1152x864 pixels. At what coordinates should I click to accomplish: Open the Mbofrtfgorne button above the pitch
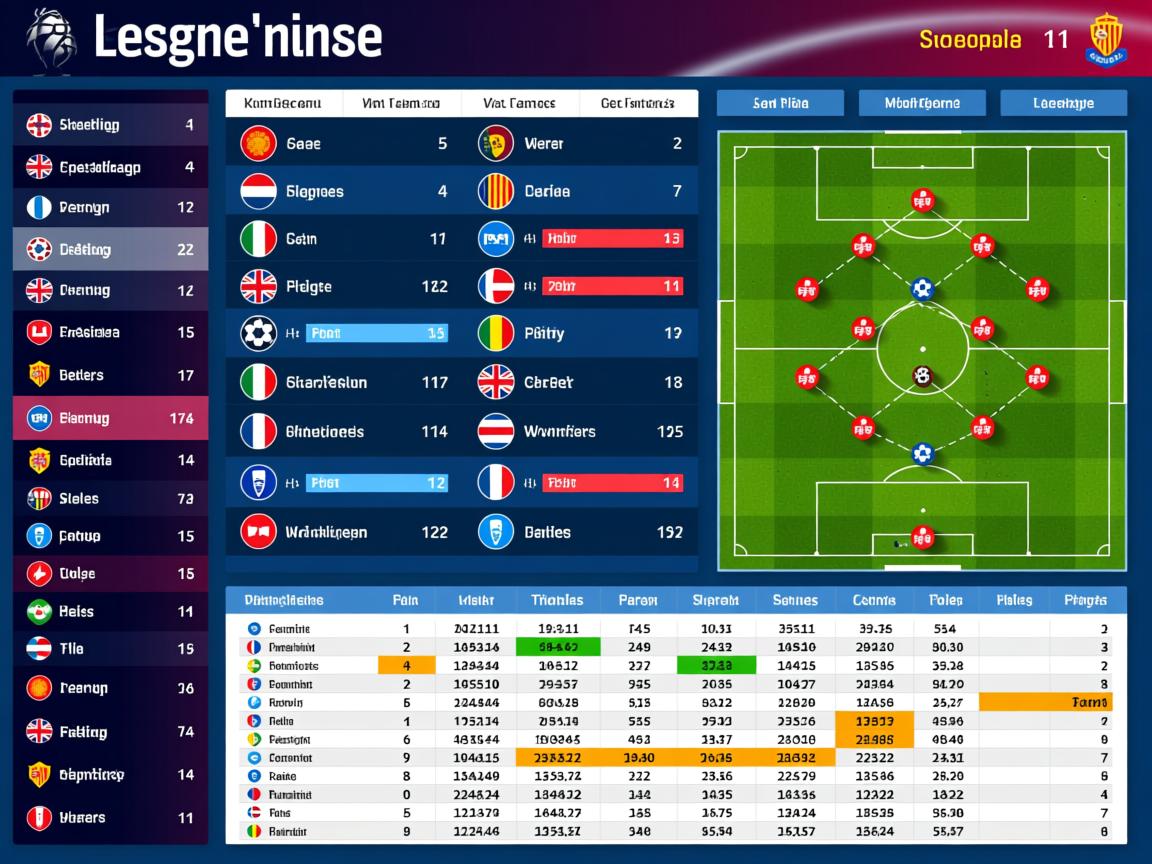pos(922,103)
